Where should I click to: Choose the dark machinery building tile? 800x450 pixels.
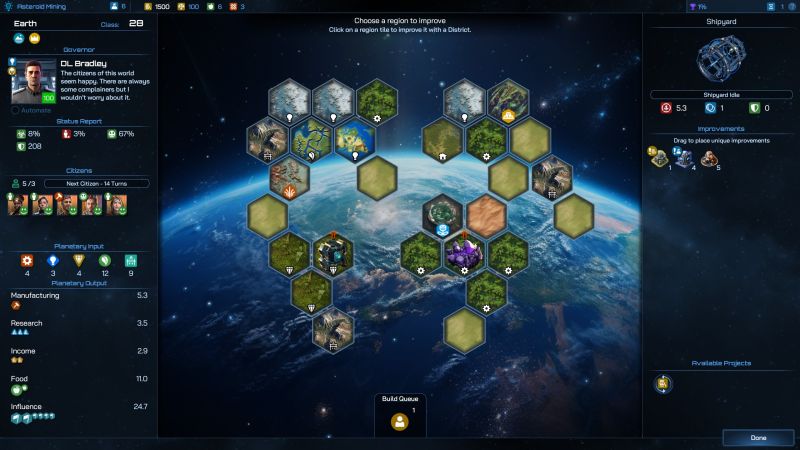click(x=333, y=252)
